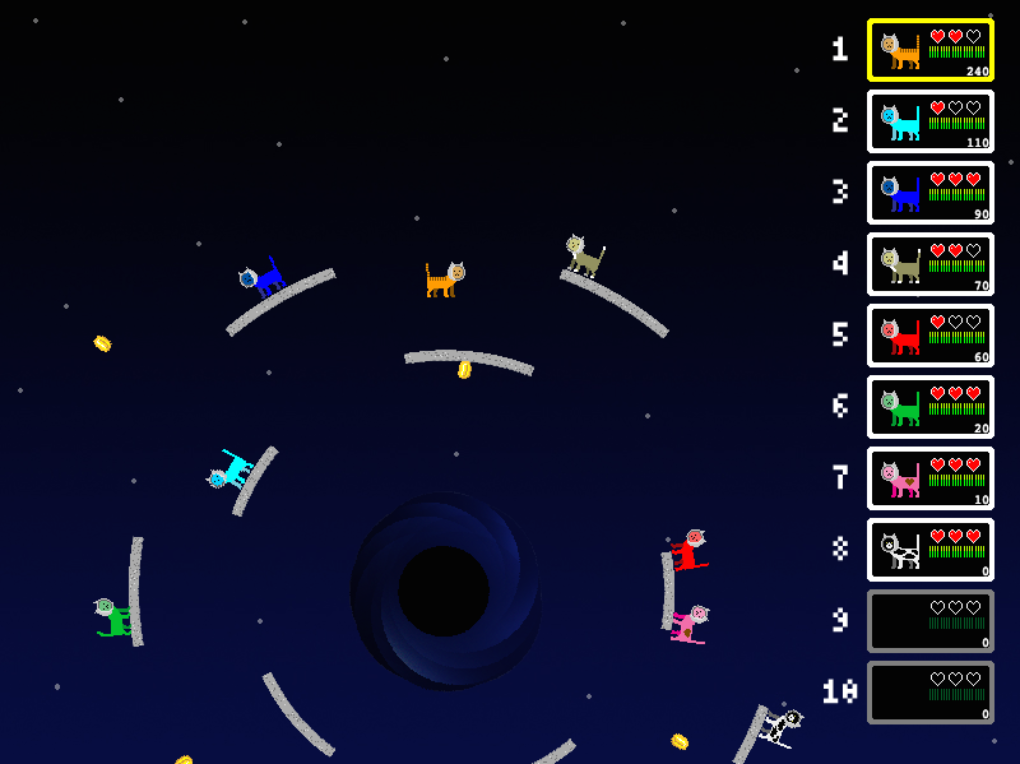Pick the red cat player panel
The height and width of the screenshot is (764, 1020).
[x=930, y=335]
